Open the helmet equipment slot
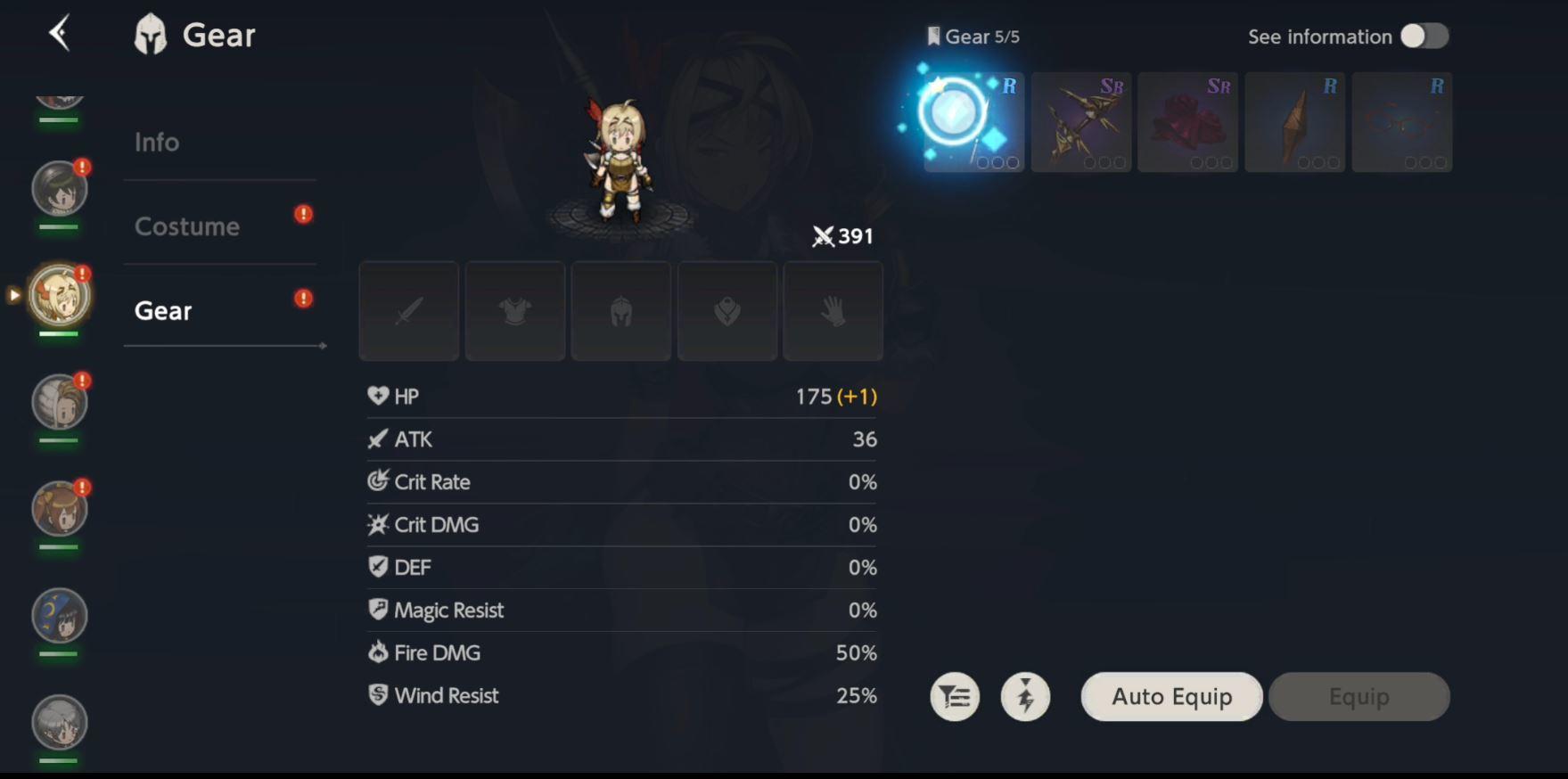 620,310
